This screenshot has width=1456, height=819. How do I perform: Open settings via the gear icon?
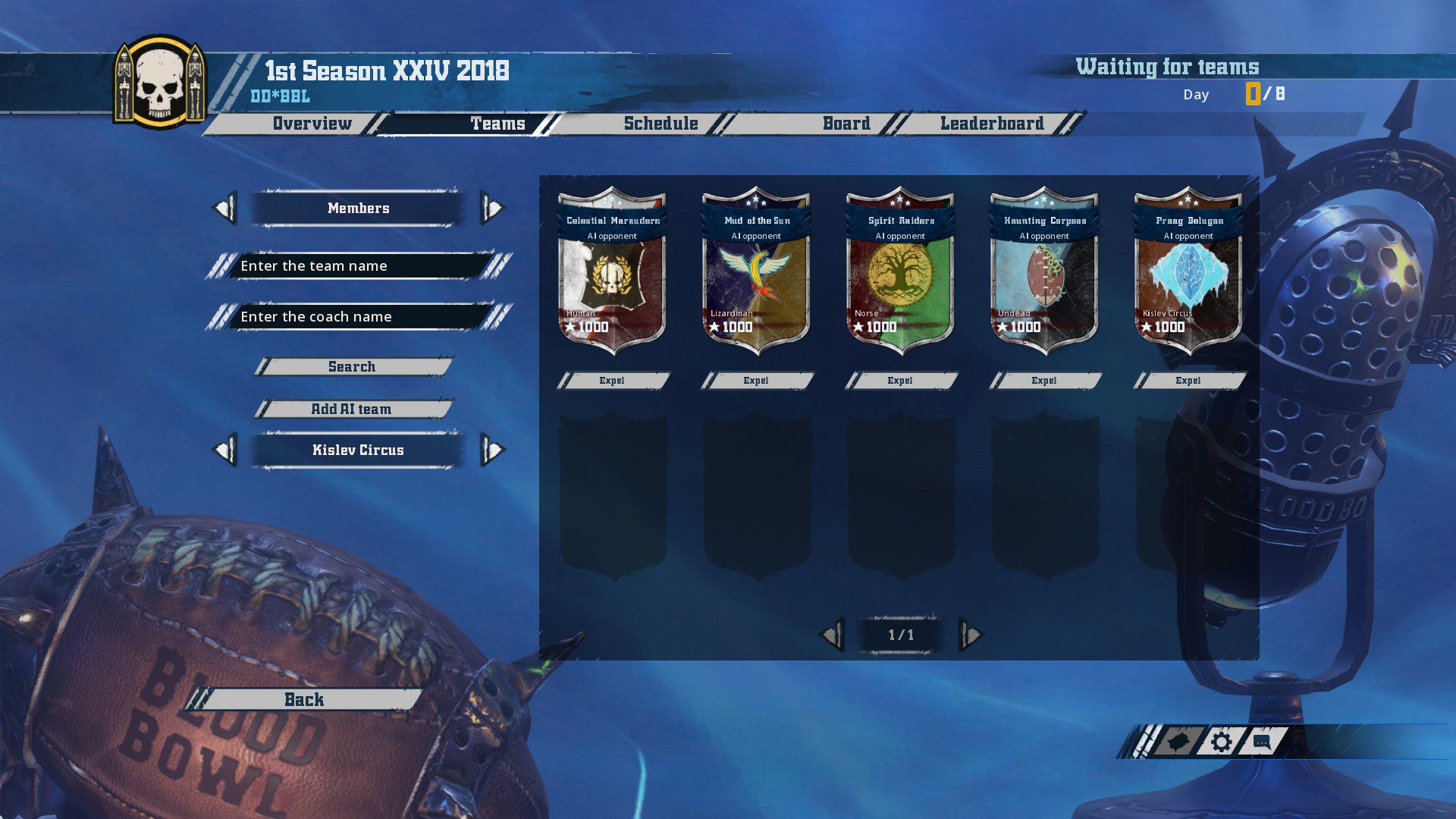(1221, 742)
